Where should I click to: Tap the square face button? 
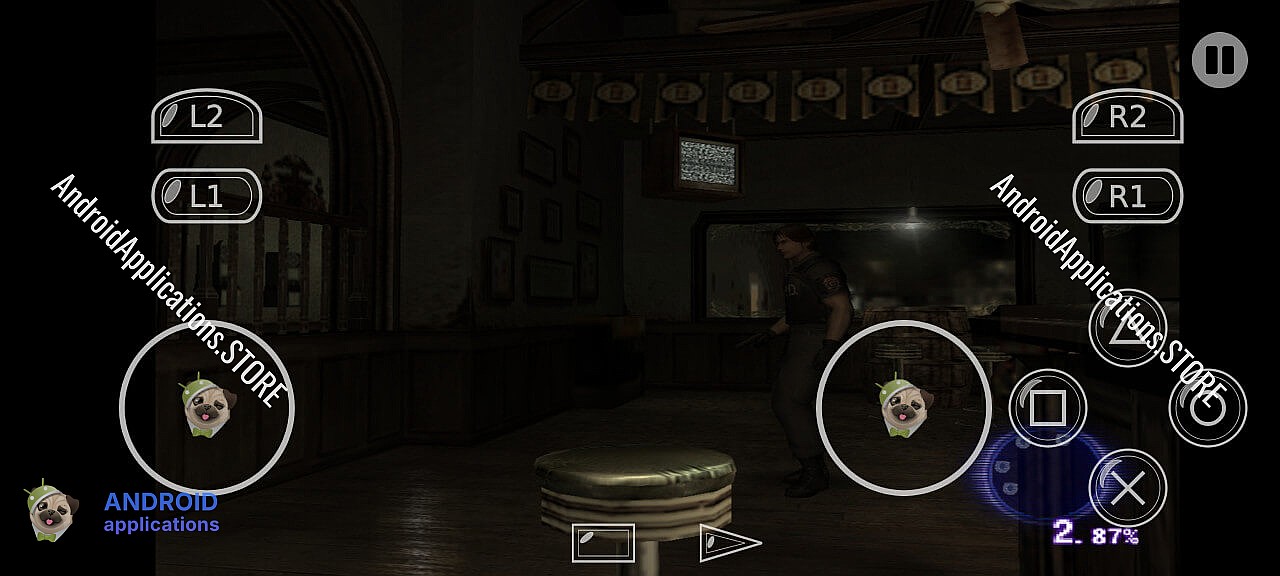pos(1047,408)
